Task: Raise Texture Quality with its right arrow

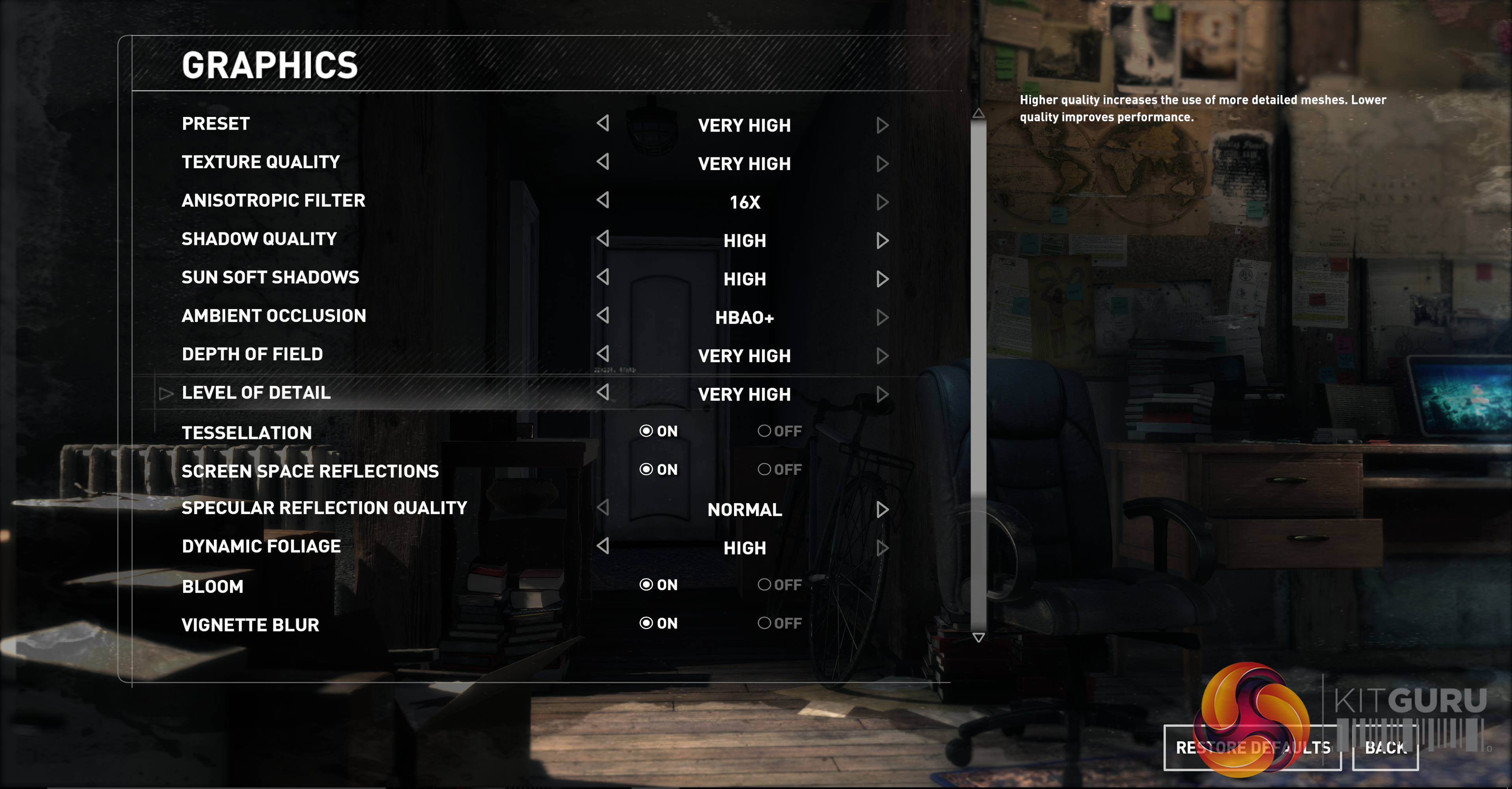Action: point(882,163)
